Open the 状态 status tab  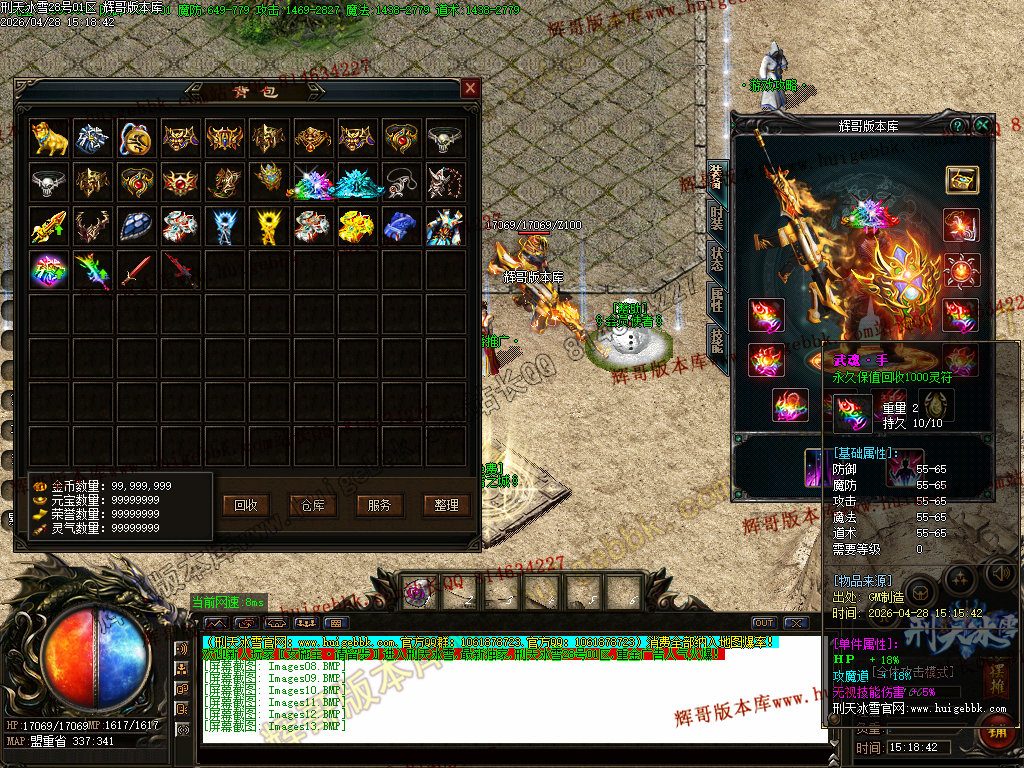coord(717,258)
